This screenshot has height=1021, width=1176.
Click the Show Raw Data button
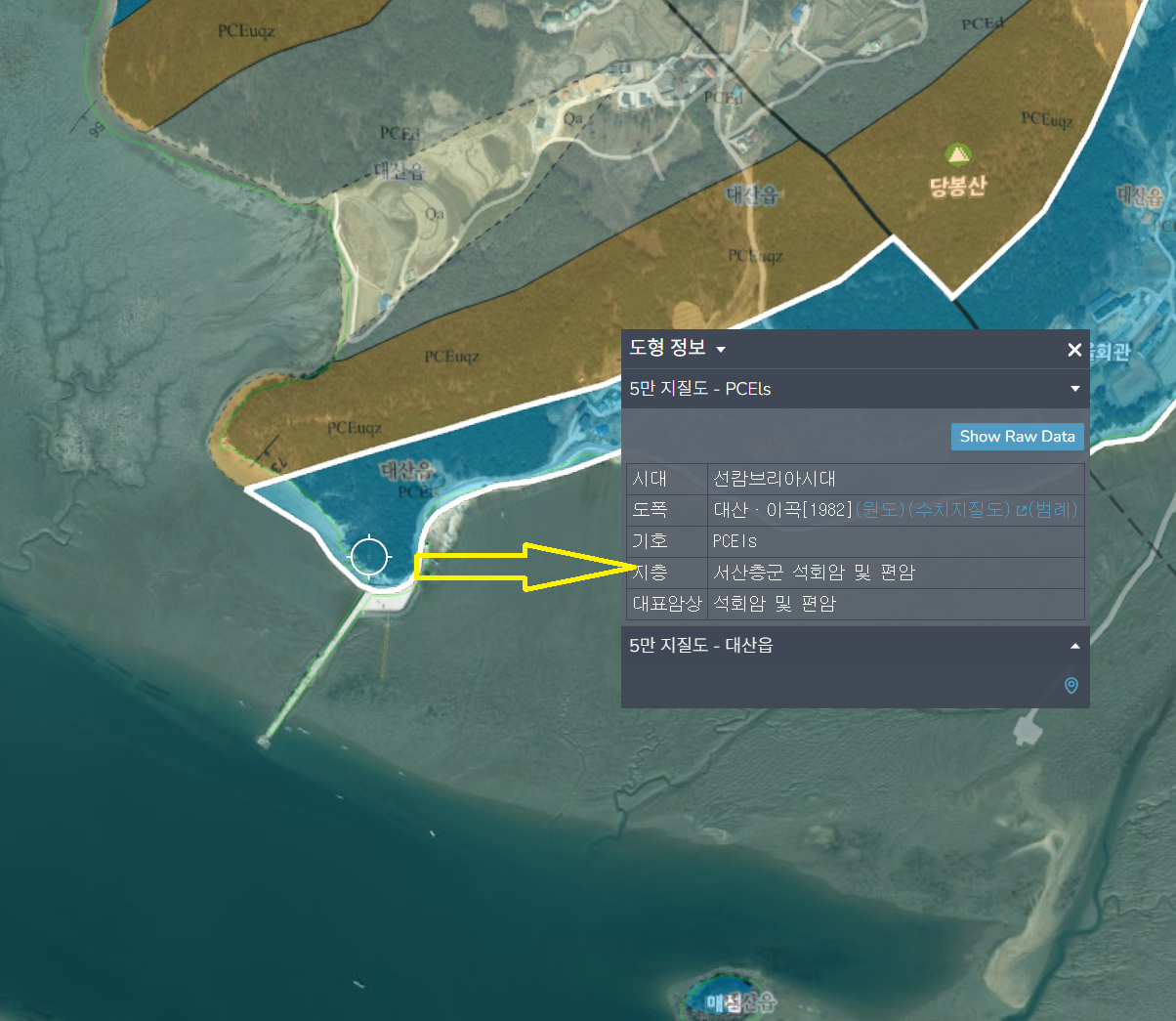pyautogui.click(x=1017, y=437)
